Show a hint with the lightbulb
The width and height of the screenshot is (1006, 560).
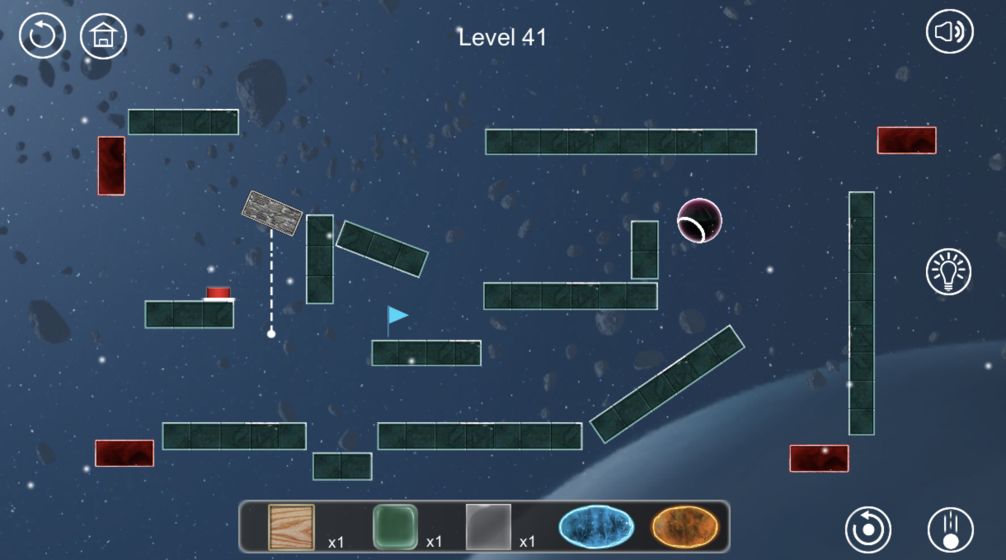tap(949, 271)
